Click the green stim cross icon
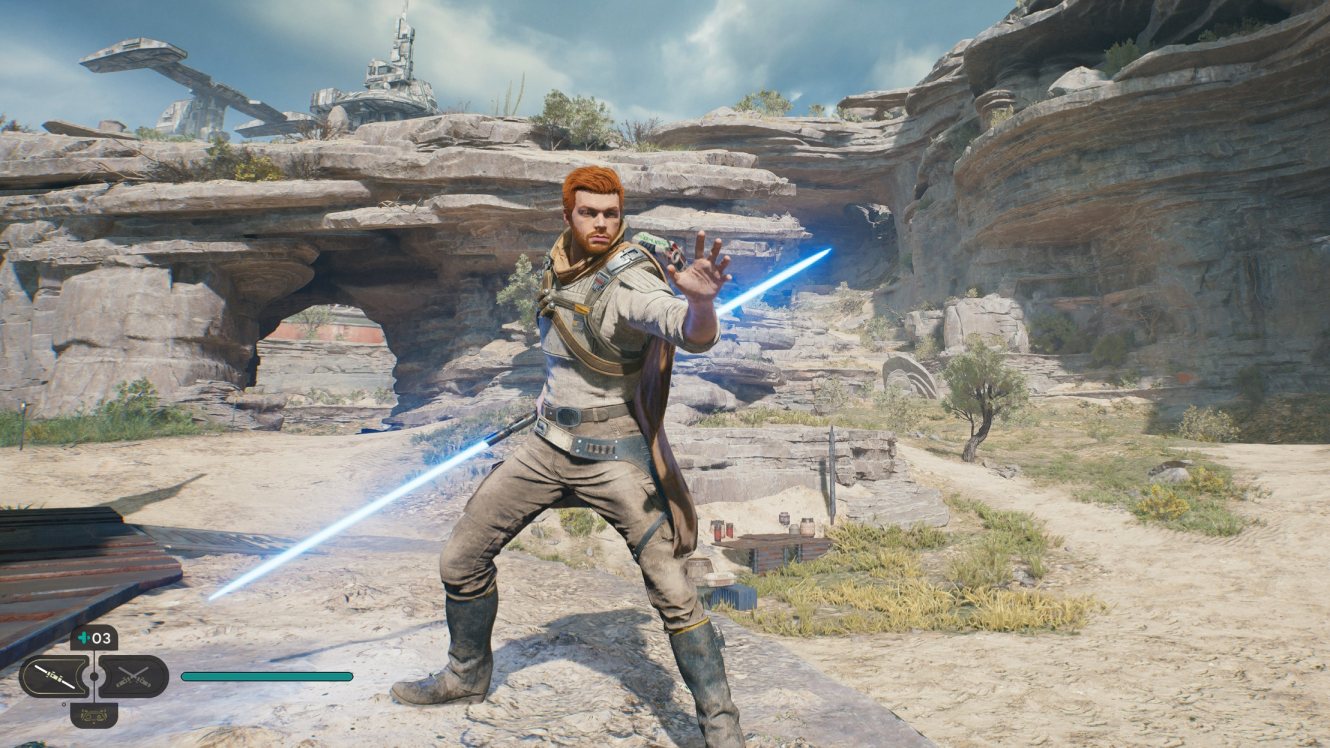The image size is (1330, 748). (x=84, y=638)
